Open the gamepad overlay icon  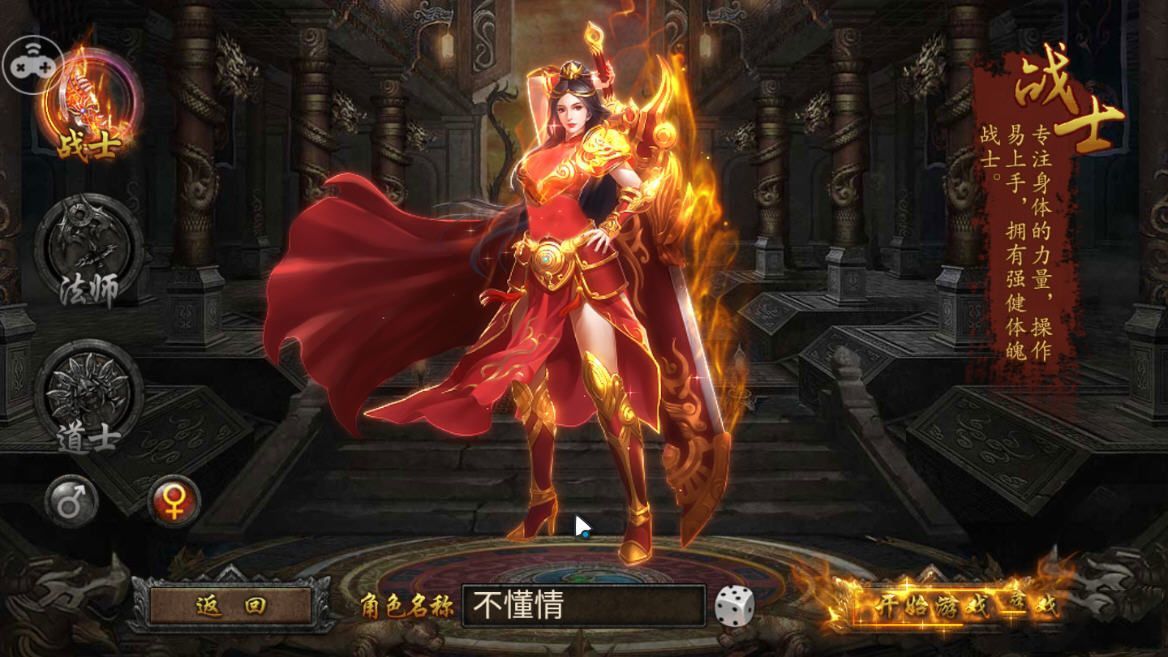[32, 62]
